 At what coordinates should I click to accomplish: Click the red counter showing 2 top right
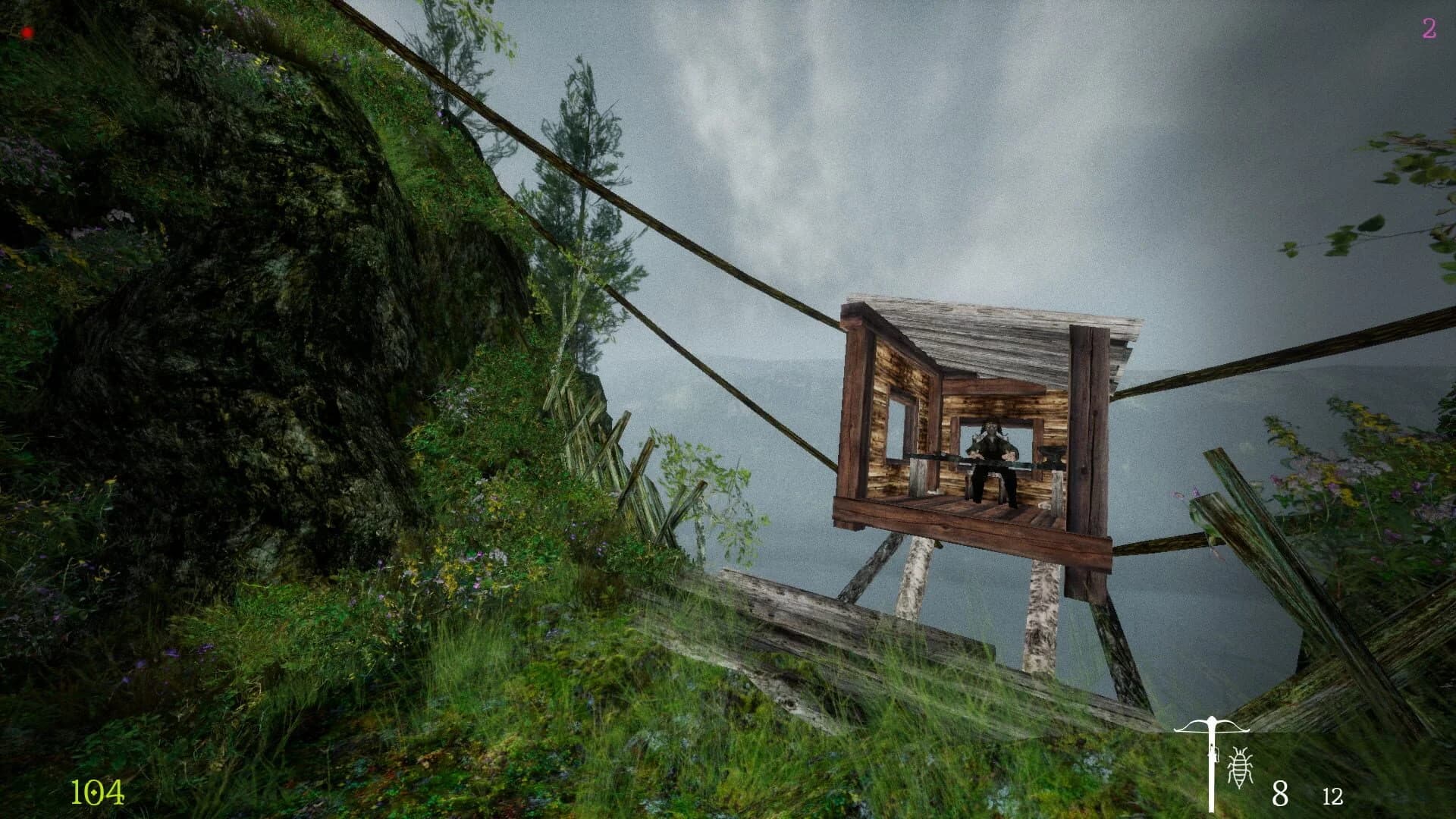(x=1429, y=30)
